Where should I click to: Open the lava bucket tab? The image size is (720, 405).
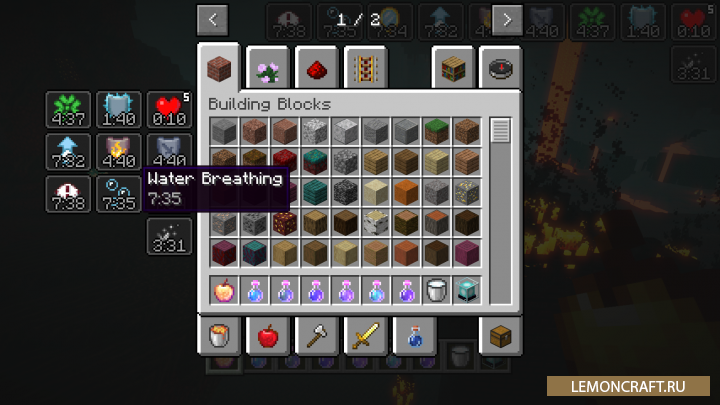click(x=218, y=336)
